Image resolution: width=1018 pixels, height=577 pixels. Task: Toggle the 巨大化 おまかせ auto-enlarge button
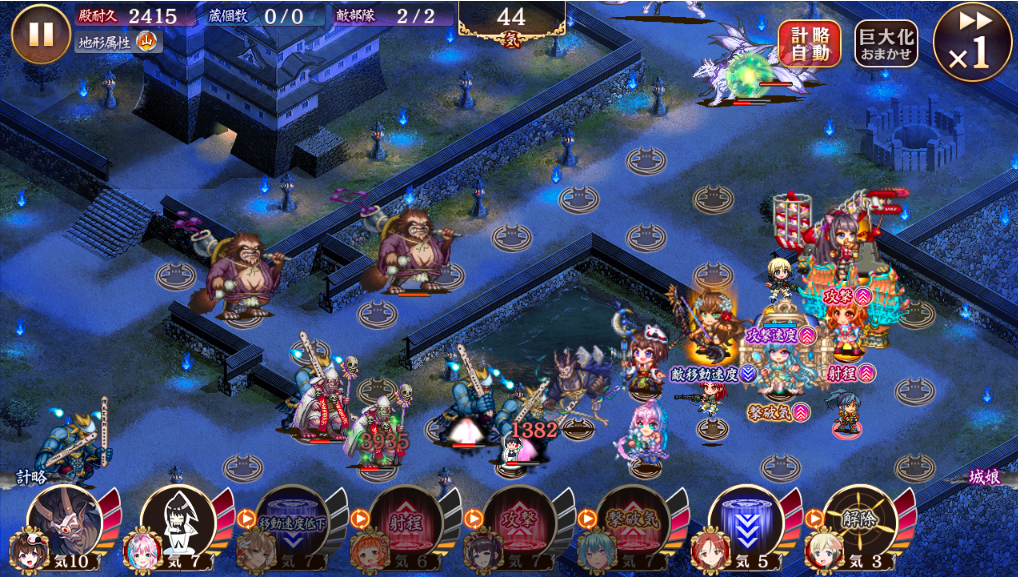click(886, 44)
